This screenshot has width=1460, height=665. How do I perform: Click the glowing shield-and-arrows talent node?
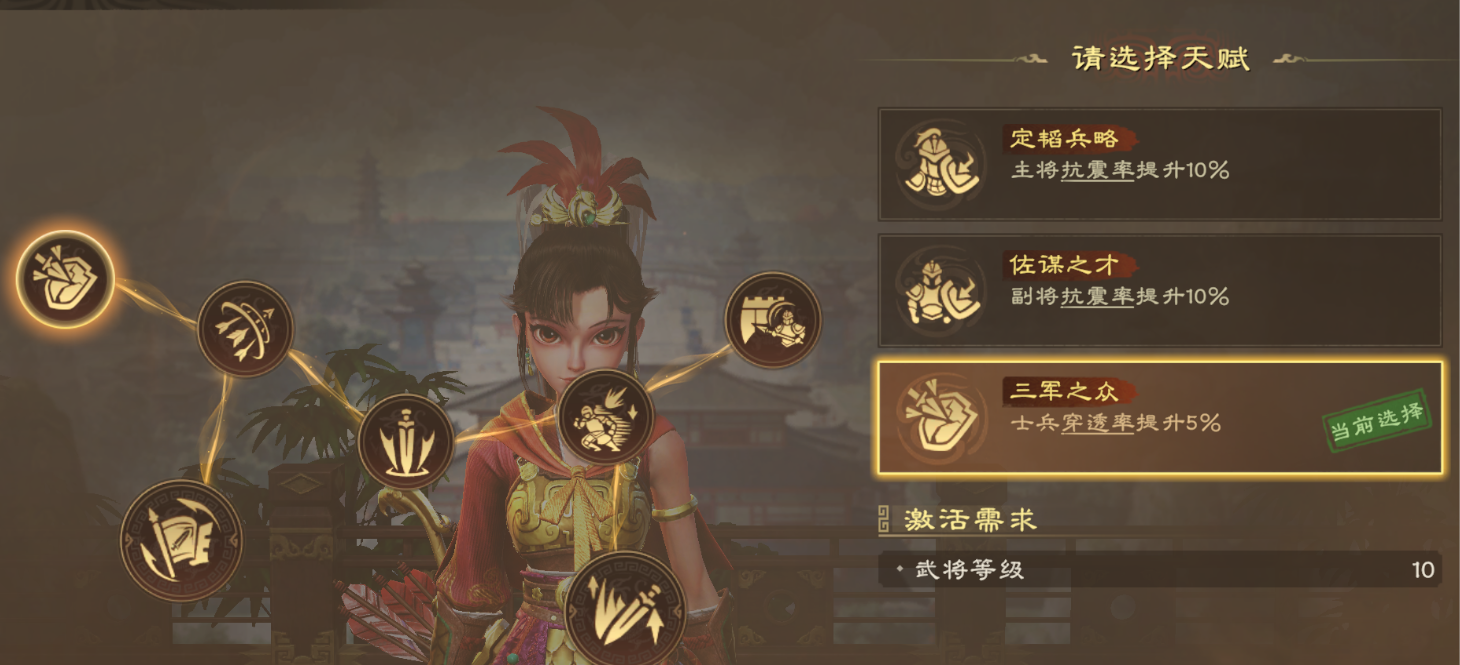coord(65,279)
